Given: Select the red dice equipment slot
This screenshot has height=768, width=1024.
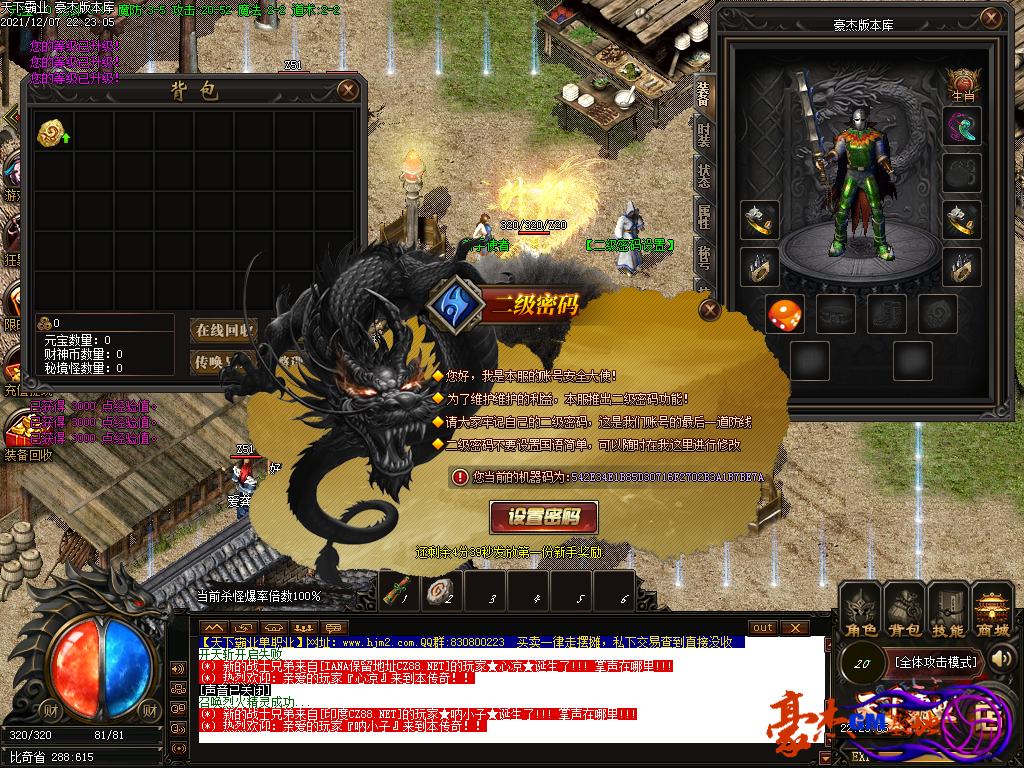Looking at the screenshot, I should (x=783, y=315).
